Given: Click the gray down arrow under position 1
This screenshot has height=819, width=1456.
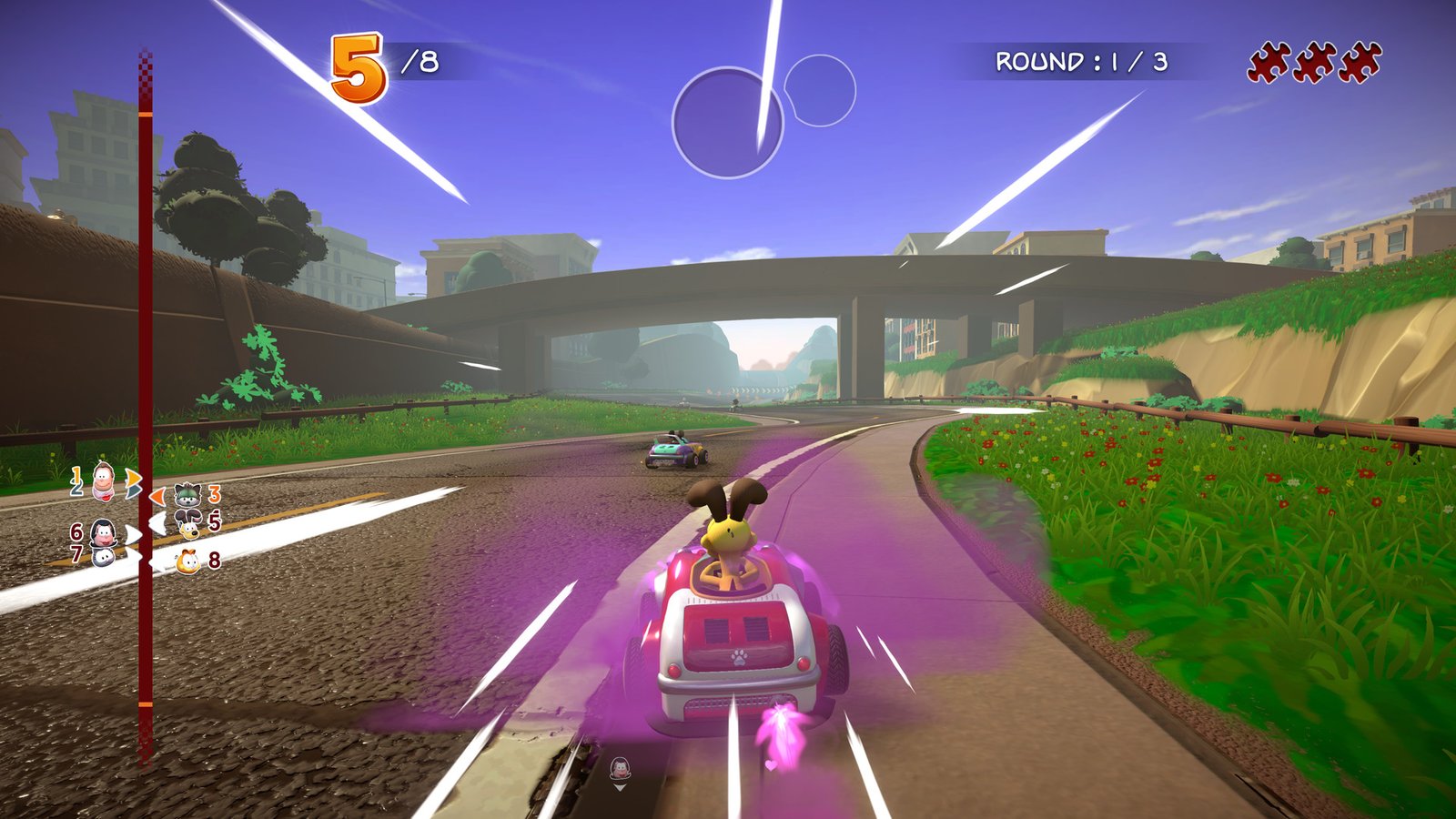Looking at the screenshot, I should (134, 490).
